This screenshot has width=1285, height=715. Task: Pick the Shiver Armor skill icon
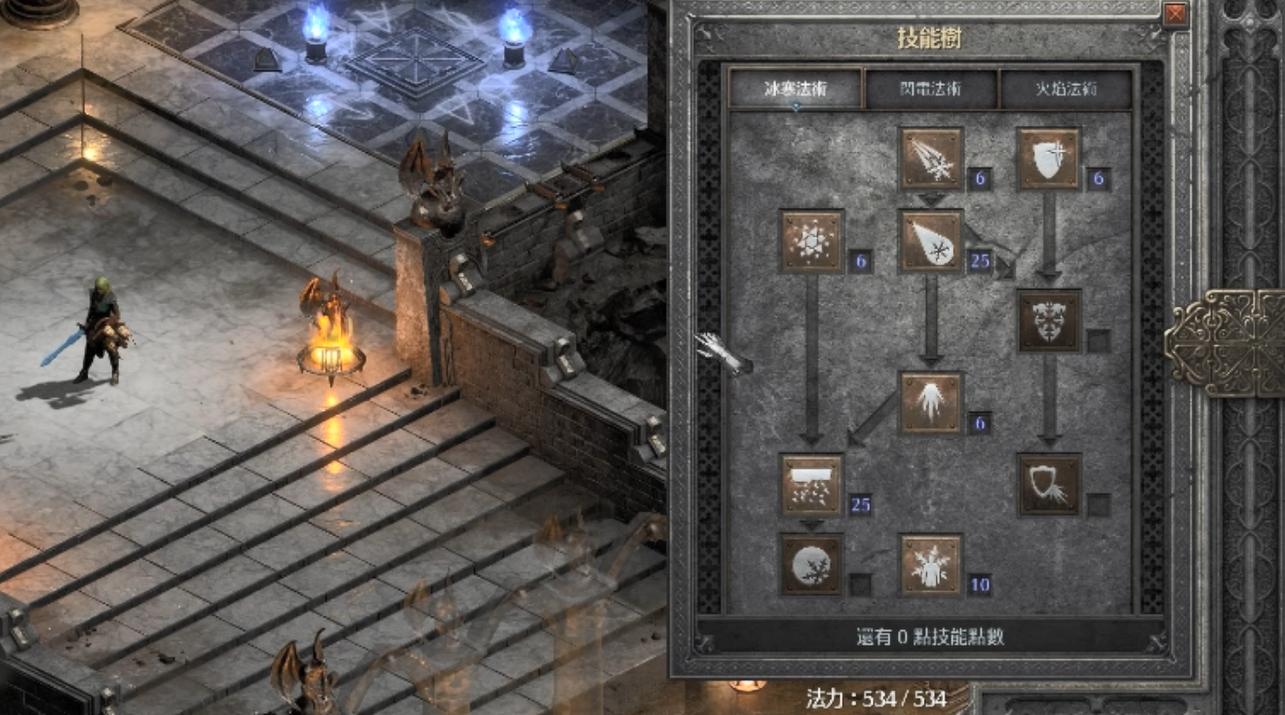point(1049,321)
